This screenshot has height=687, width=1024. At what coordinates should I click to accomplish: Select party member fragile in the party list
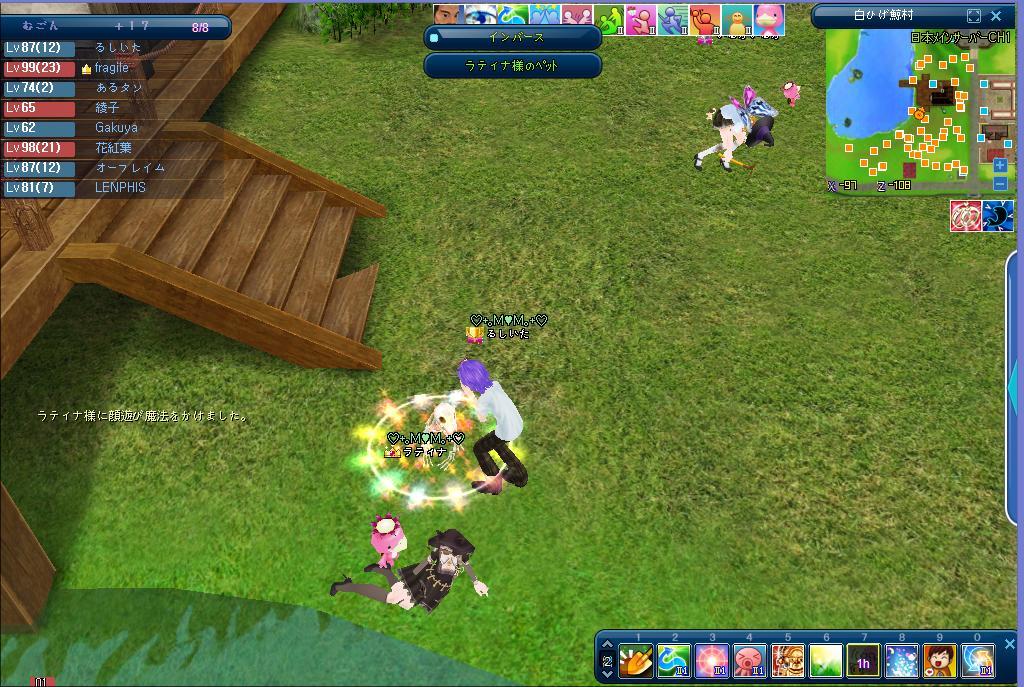tap(111, 68)
